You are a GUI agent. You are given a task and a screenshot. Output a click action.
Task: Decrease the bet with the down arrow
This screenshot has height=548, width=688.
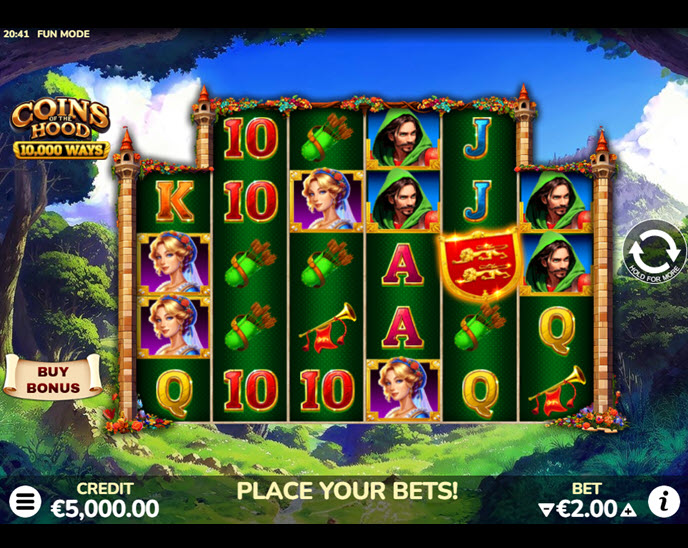[x=546, y=510]
